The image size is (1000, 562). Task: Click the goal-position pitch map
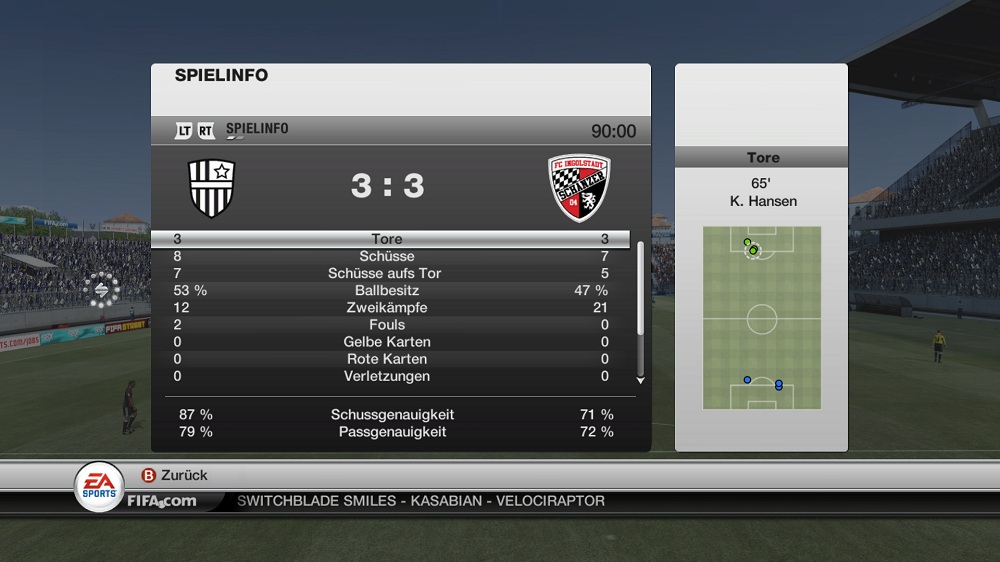[x=761, y=318]
